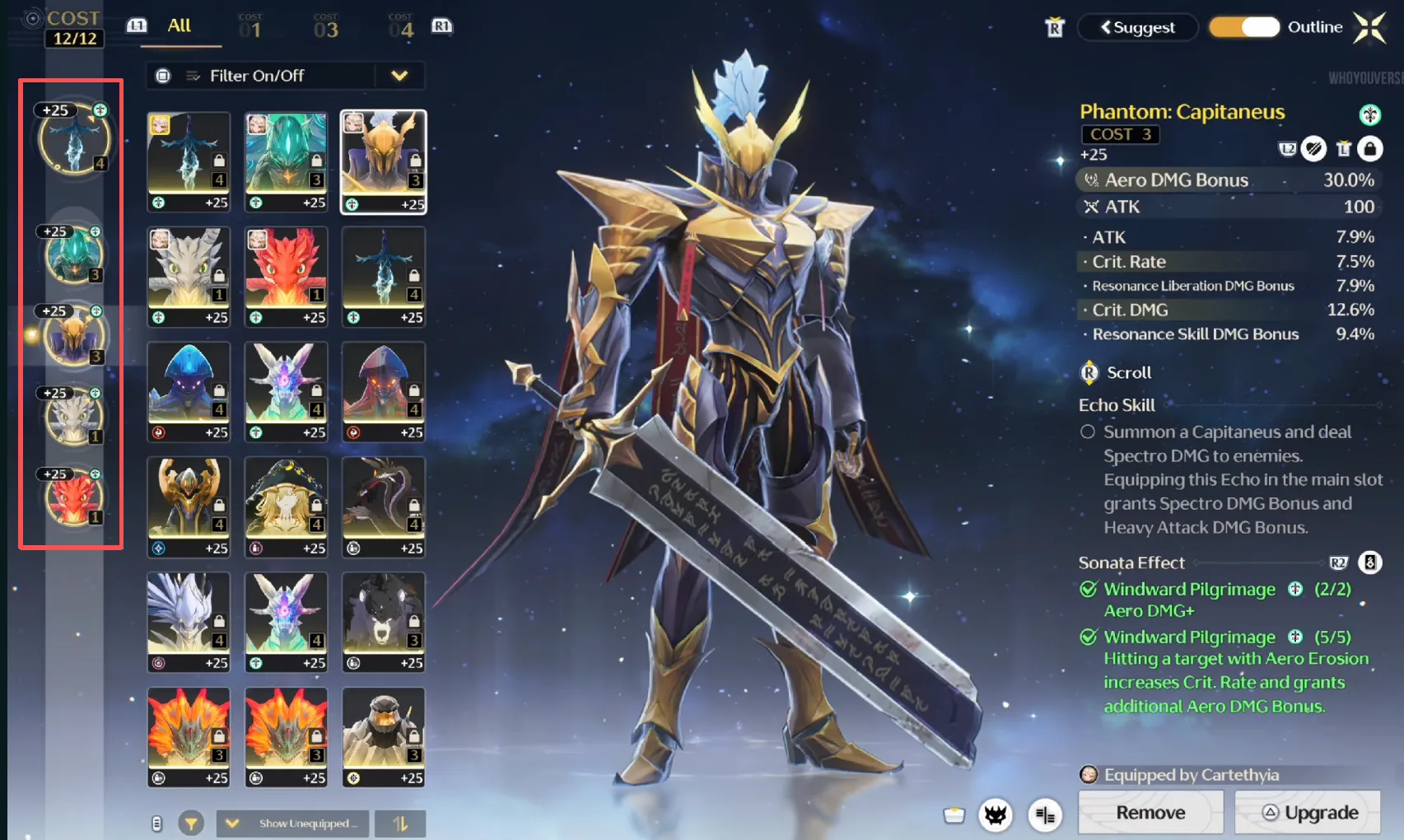The image size is (1404, 840).
Task: Toggle the Outline switch
Action: 1243,27
